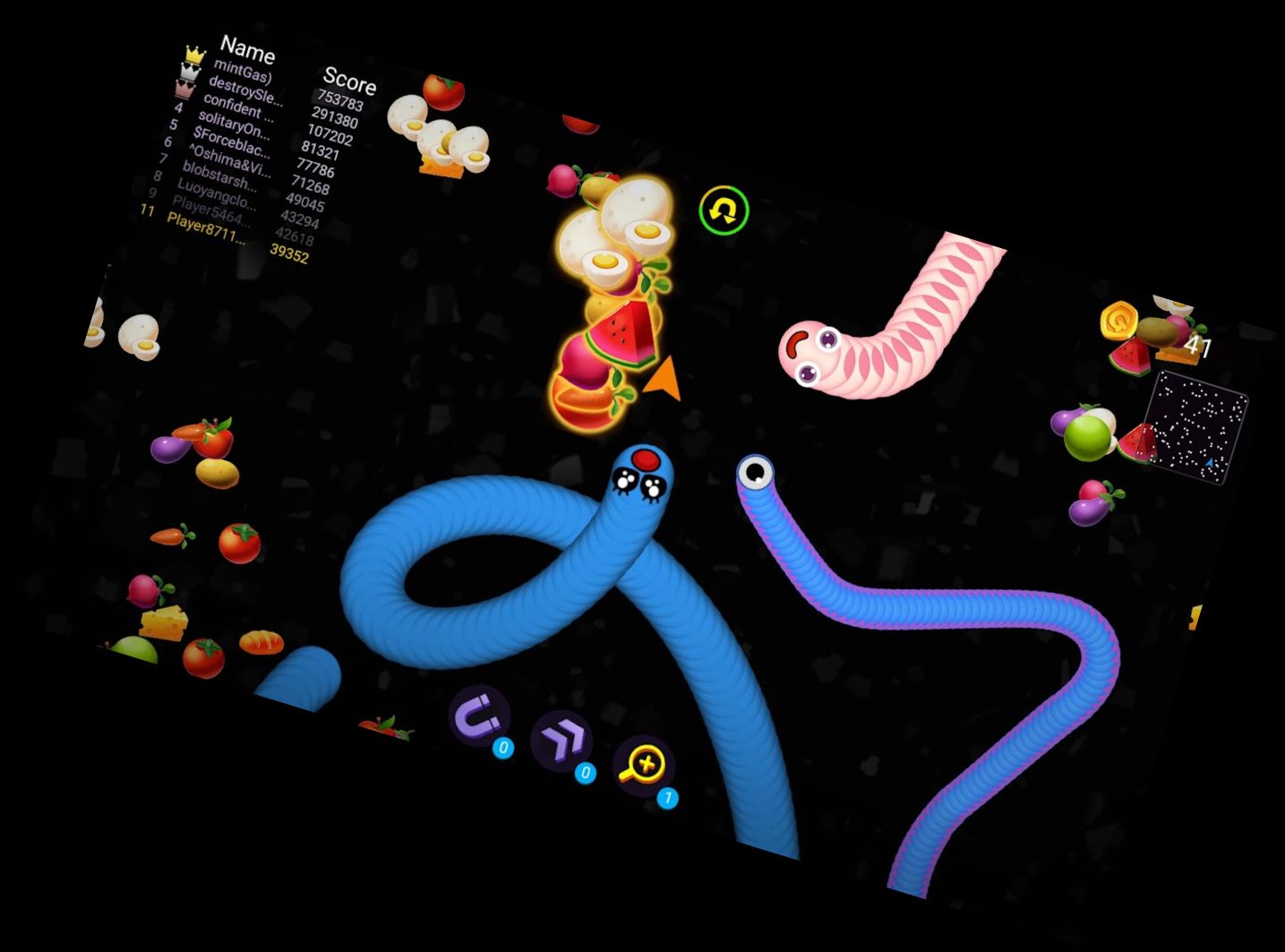
Task: Activate the magnifying glass zoom power-up
Action: (x=643, y=766)
